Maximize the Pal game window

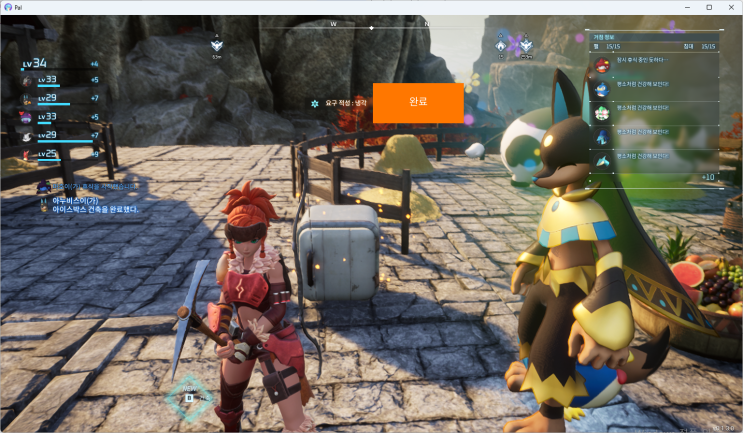[709, 7]
